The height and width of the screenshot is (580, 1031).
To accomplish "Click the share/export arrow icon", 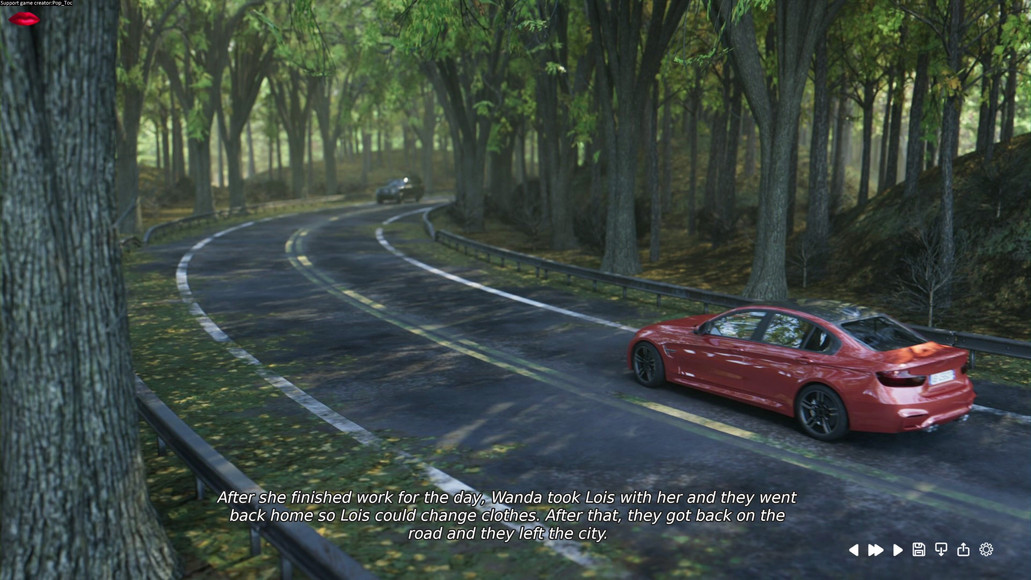I will (x=963, y=550).
